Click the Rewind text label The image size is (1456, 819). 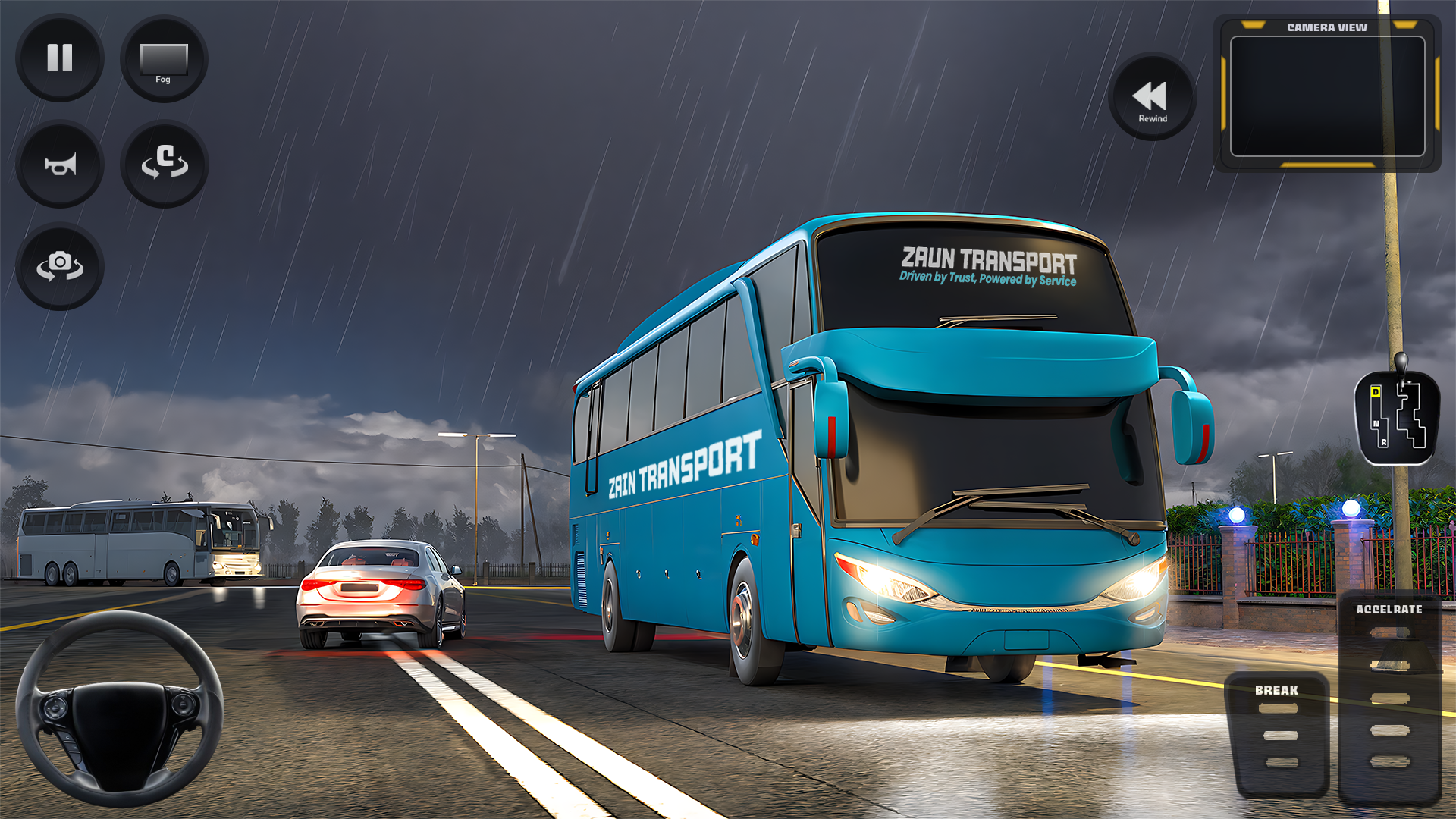(1152, 119)
